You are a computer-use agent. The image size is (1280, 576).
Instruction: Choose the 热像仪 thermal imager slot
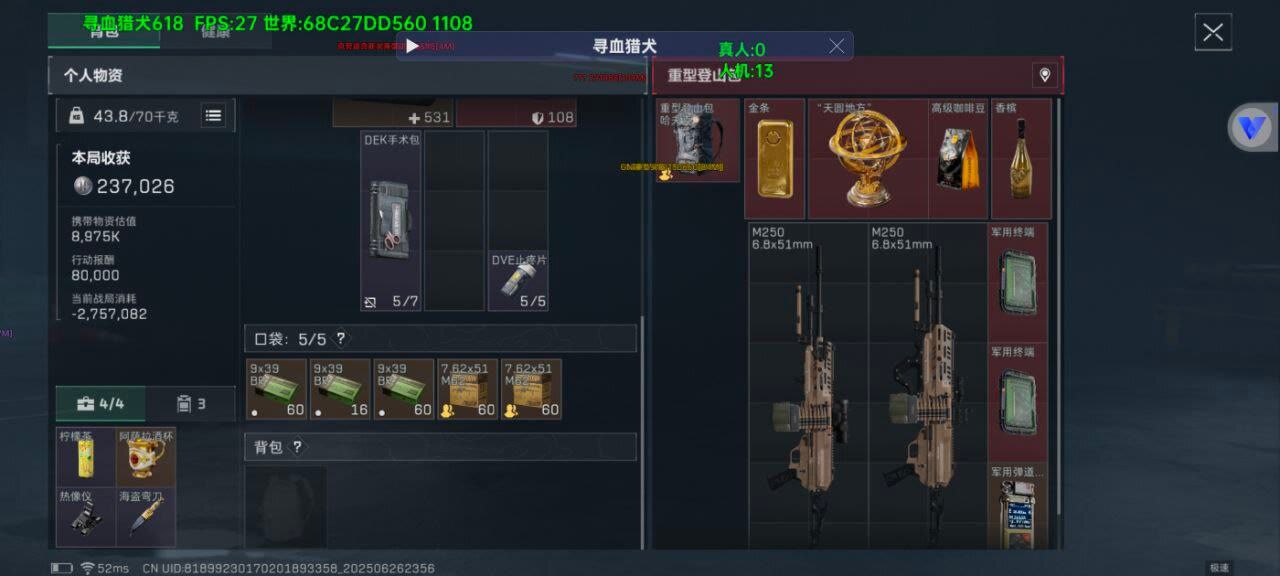85,517
